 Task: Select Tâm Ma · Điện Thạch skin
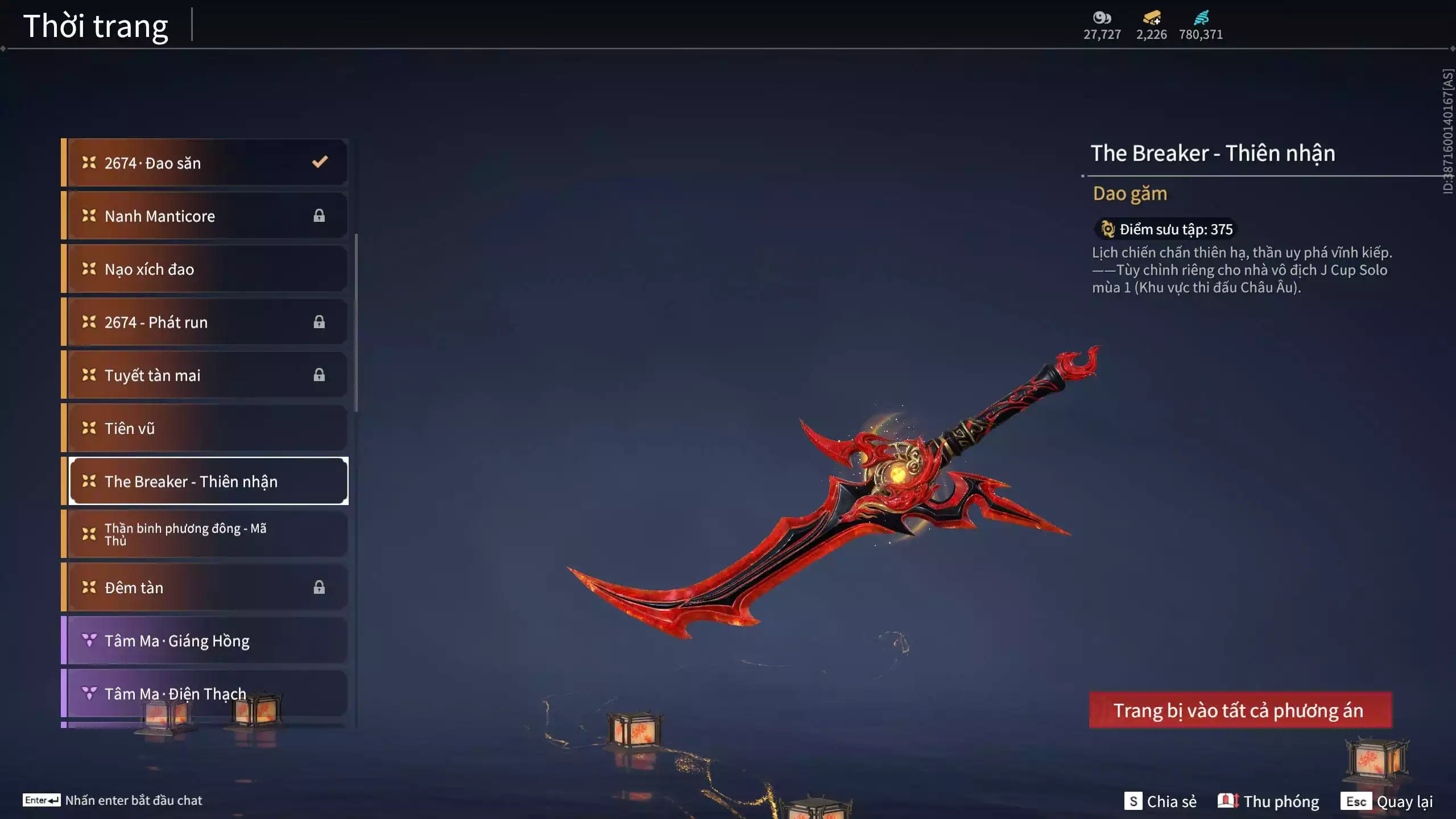coord(205,693)
